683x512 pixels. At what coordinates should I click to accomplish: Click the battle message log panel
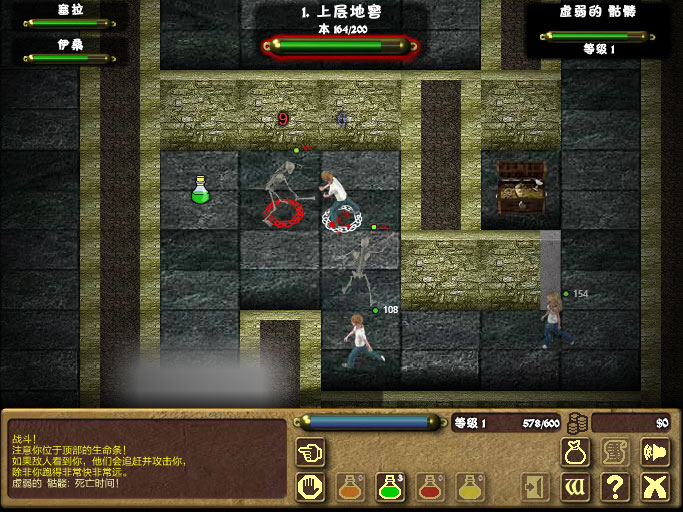(x=147, y=460)
